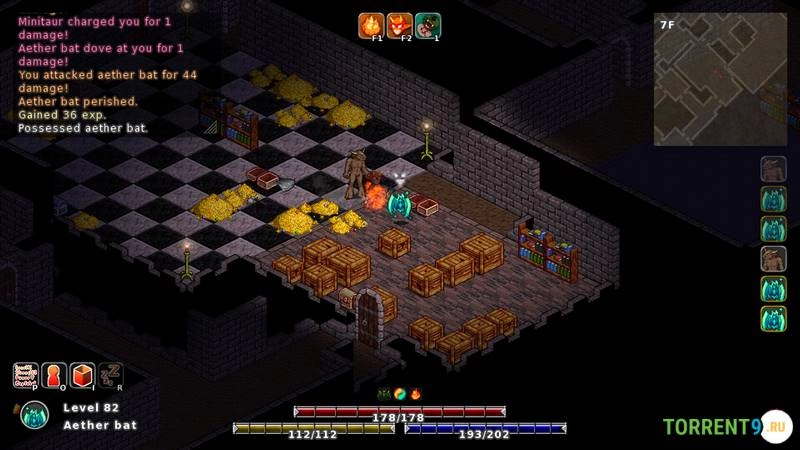The height and width of the screenshot is (450, 800).
Task: Click the small fire status effect icon
Action: tap(415, 394)
